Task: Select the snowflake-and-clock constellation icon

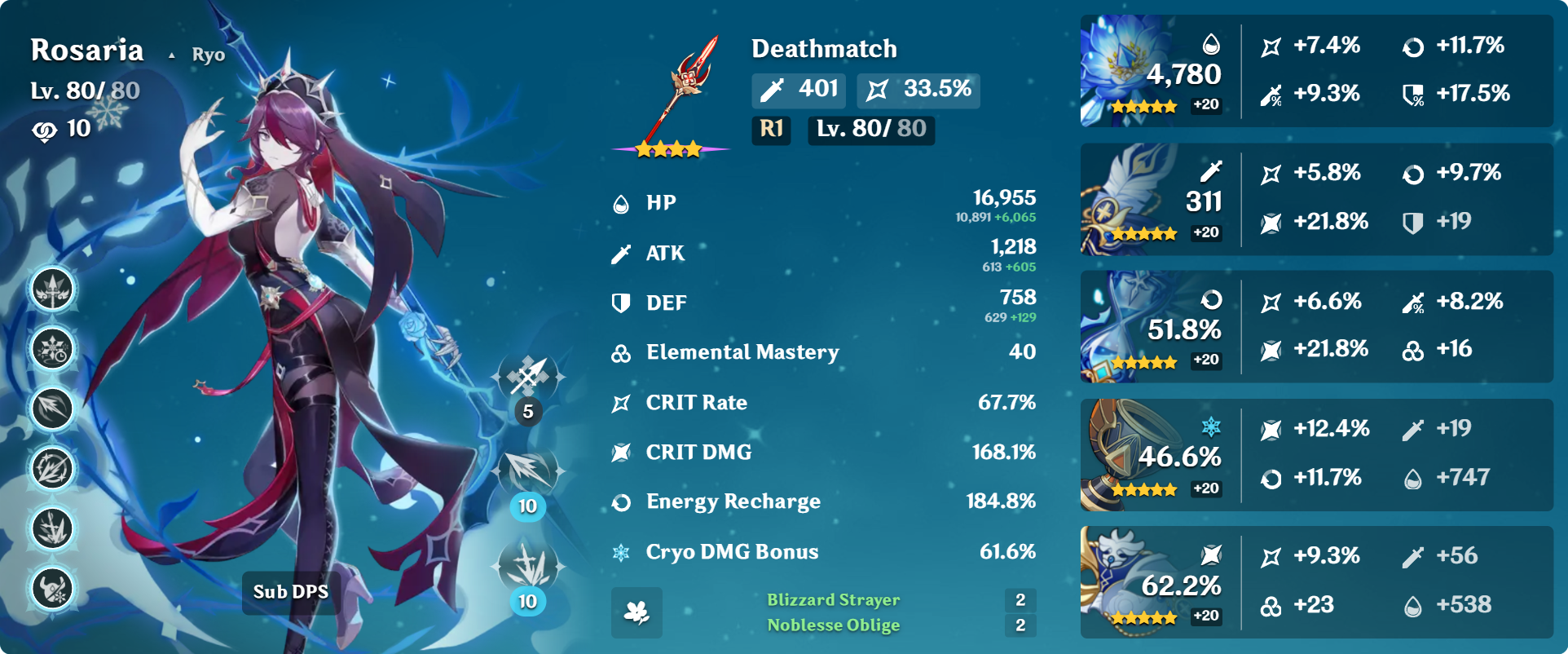Action: (x=53, y=349)
